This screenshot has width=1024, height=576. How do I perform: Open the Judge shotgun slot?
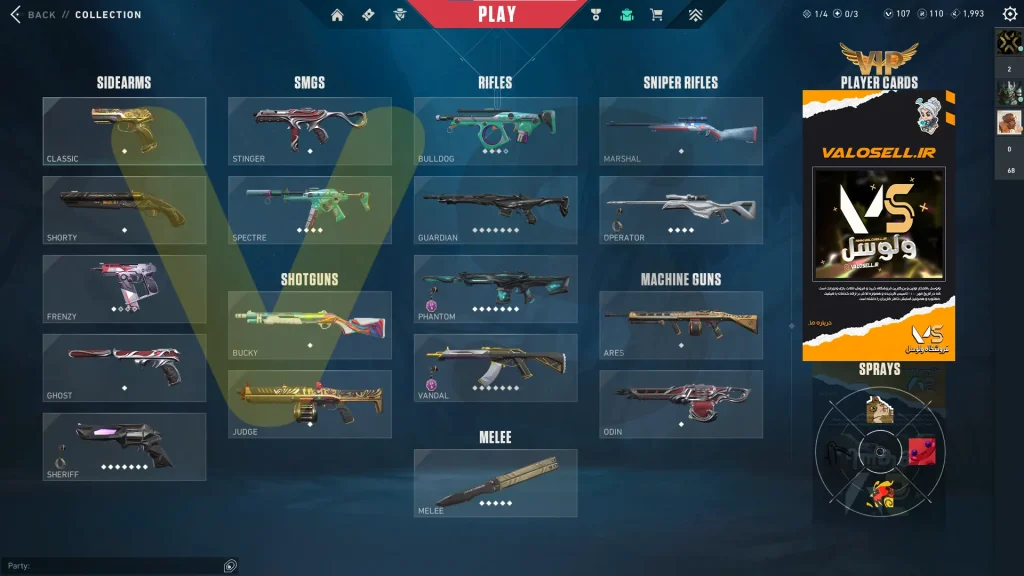(309, 404)
